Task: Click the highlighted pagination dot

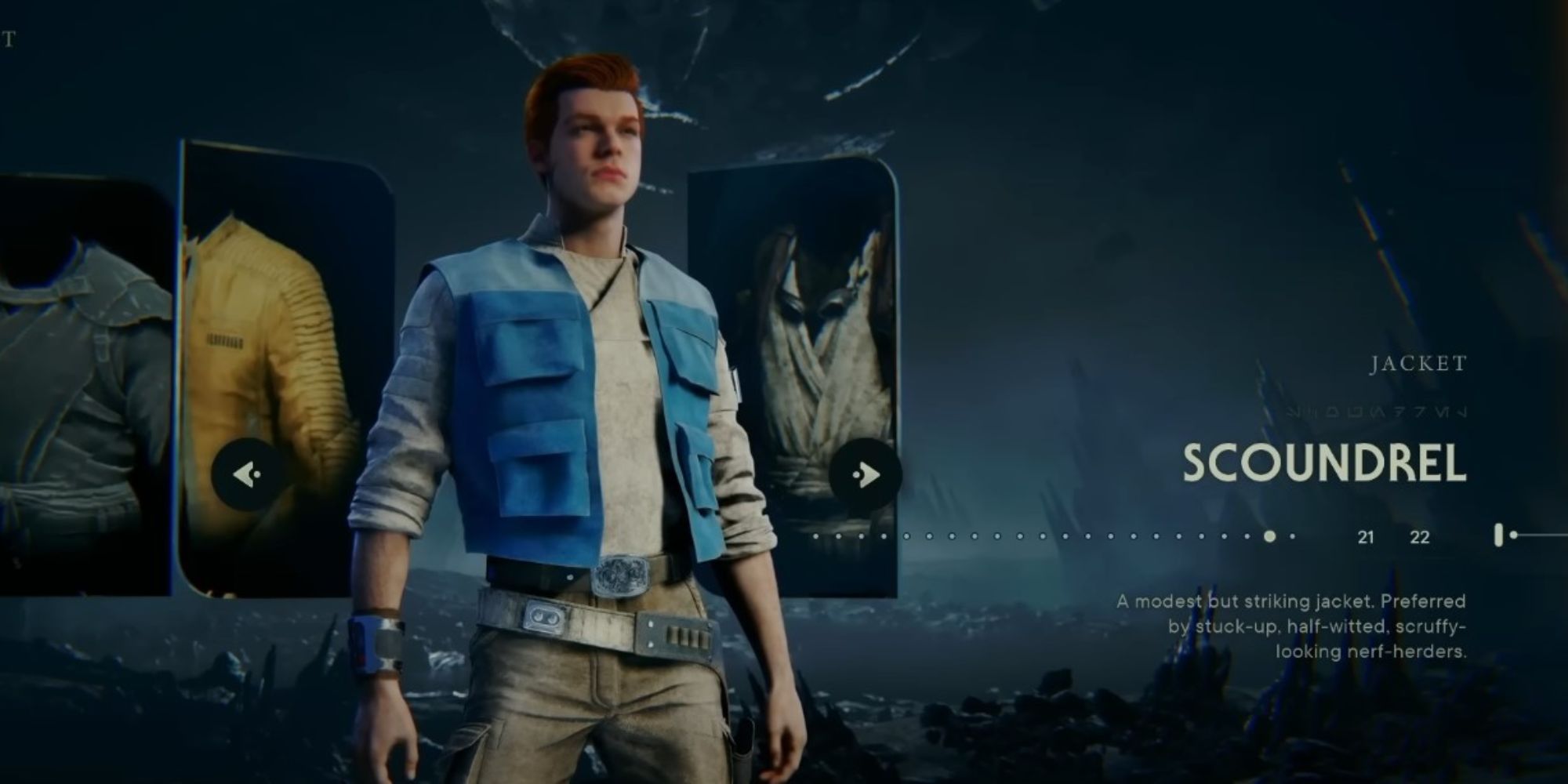Action: click(x=1270, y=536)
